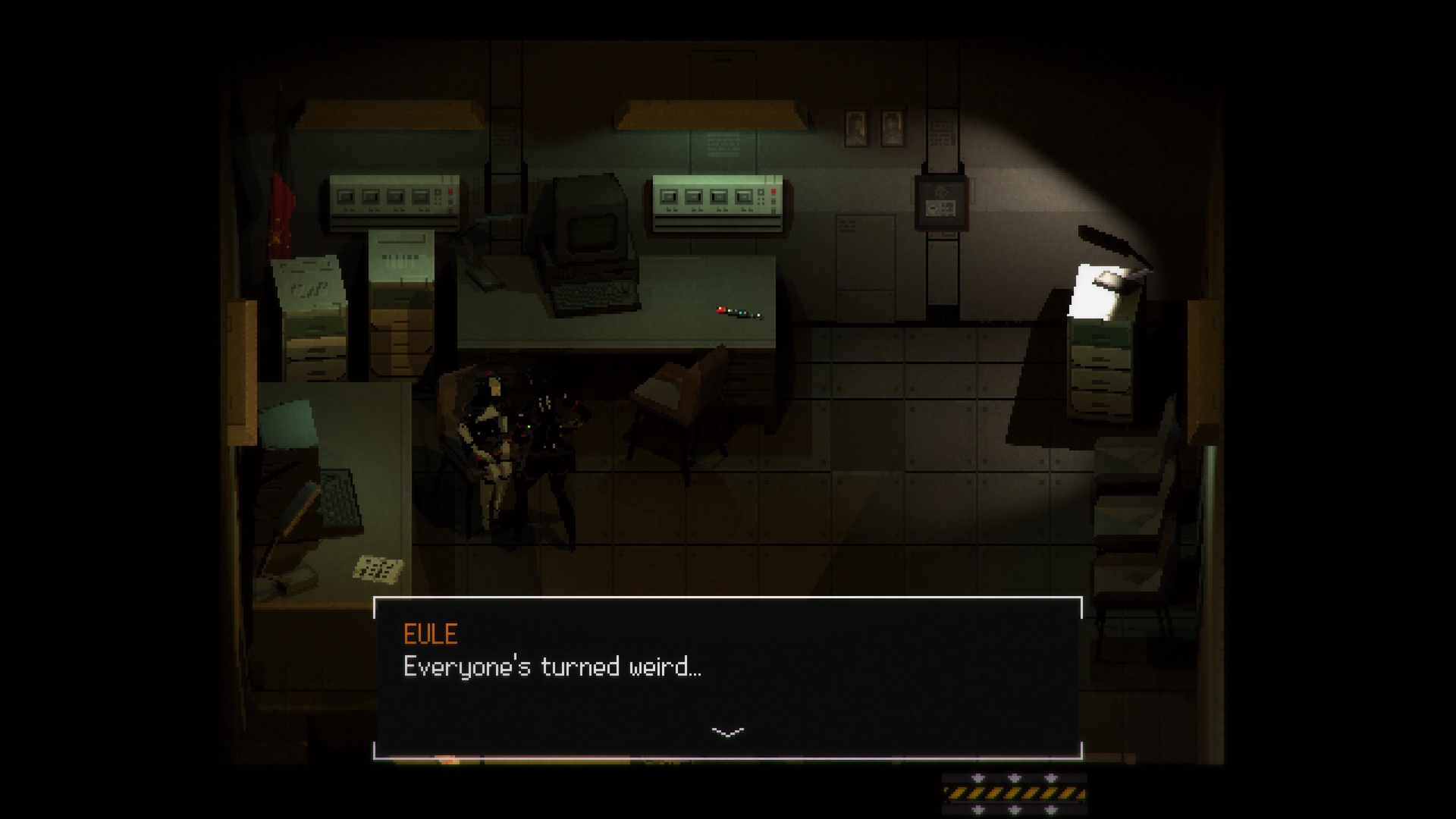Click the left gauge console above the desk
Image resolution: width=1456 pixels, height=819 pixels.
pos(394,201)
